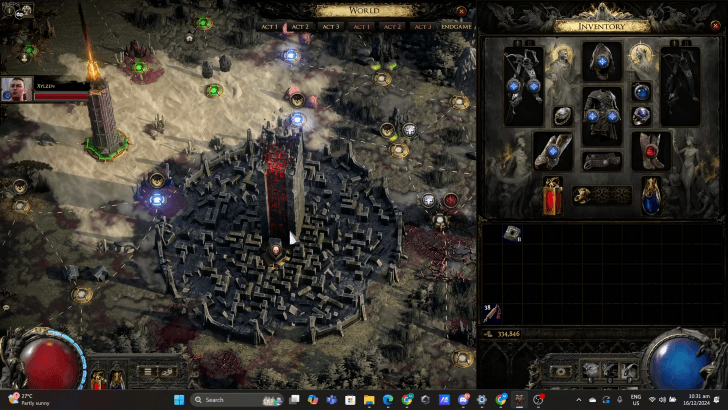
Task: Click the Xylzzy player portrait
Action: [x=16, y=90]
